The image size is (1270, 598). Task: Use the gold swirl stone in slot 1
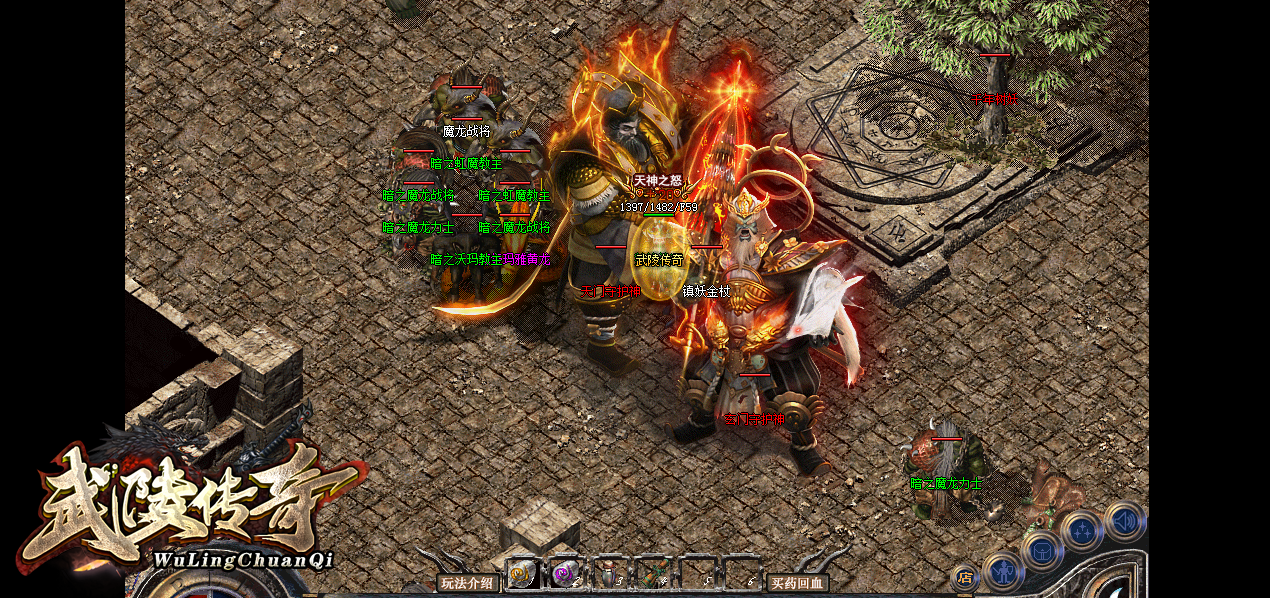point(522,574)
